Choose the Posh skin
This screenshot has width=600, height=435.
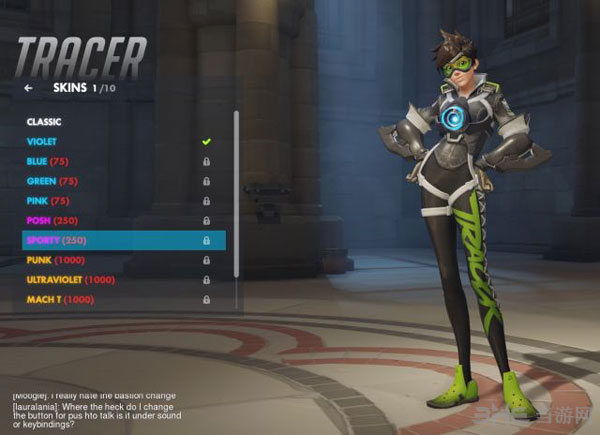click(x=55, y=221)
